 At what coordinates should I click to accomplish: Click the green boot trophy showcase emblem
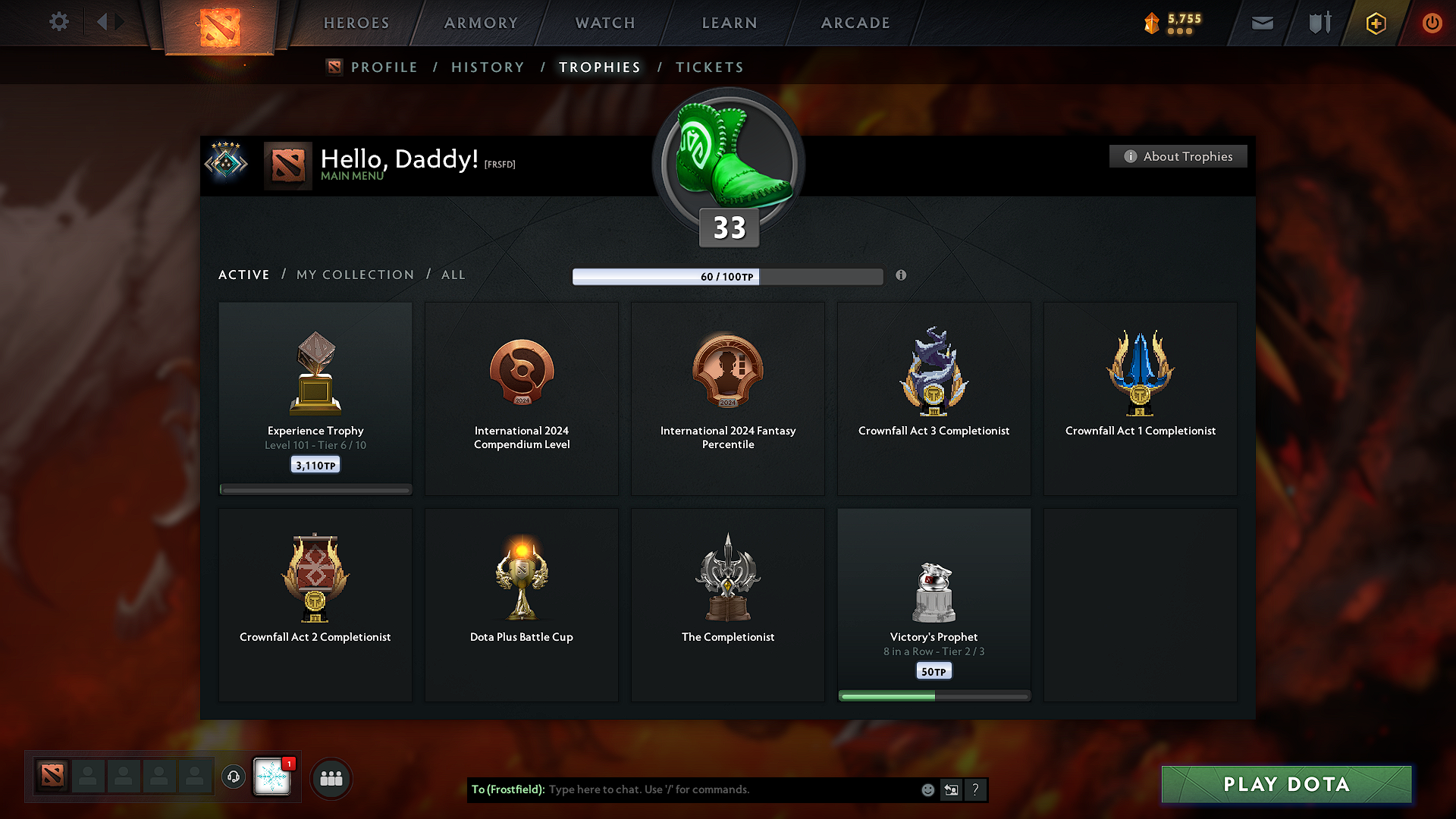(727, 161)
